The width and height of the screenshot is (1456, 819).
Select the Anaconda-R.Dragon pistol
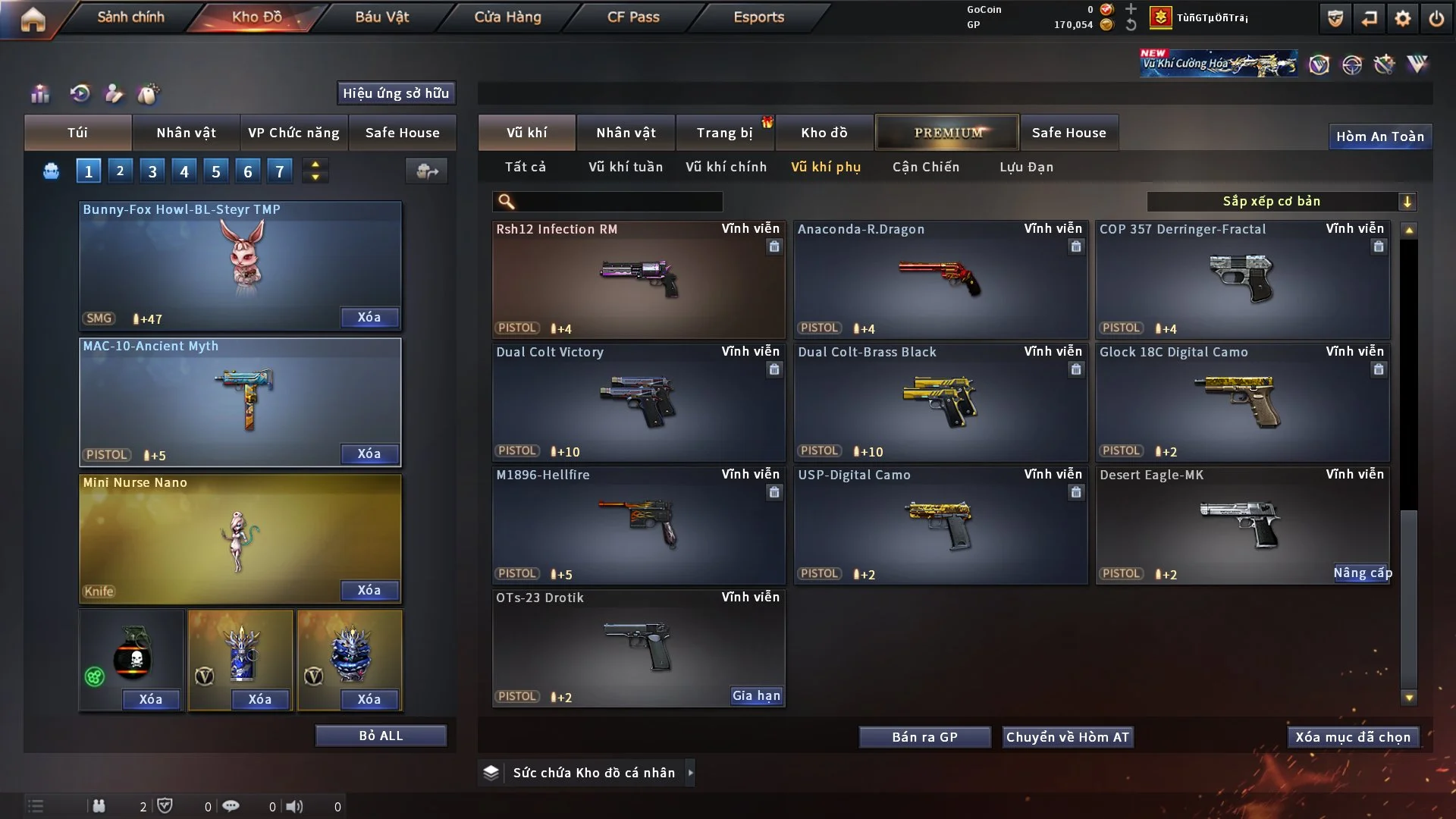(x=940, y=279)
